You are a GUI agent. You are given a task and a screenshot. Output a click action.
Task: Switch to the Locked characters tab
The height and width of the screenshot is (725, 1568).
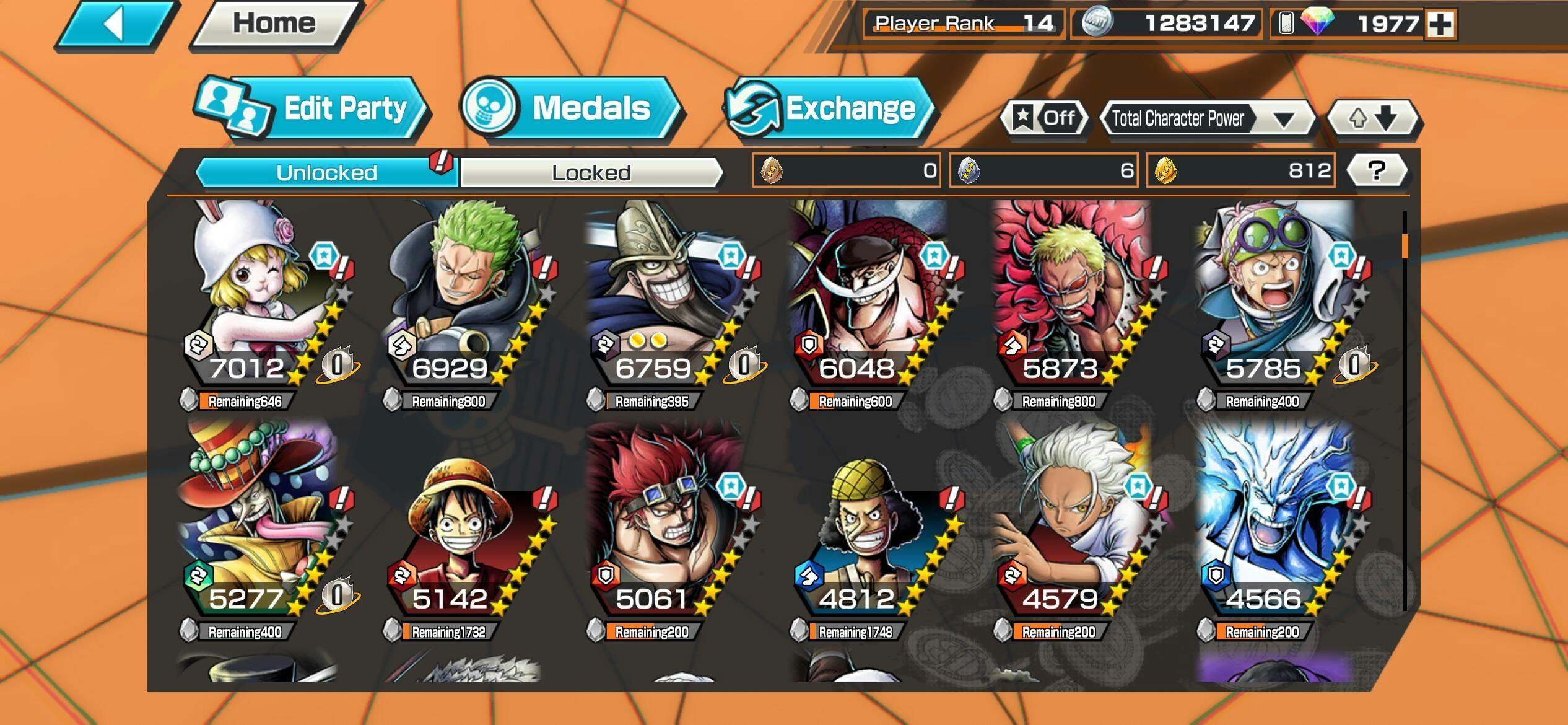click(591, 172)
